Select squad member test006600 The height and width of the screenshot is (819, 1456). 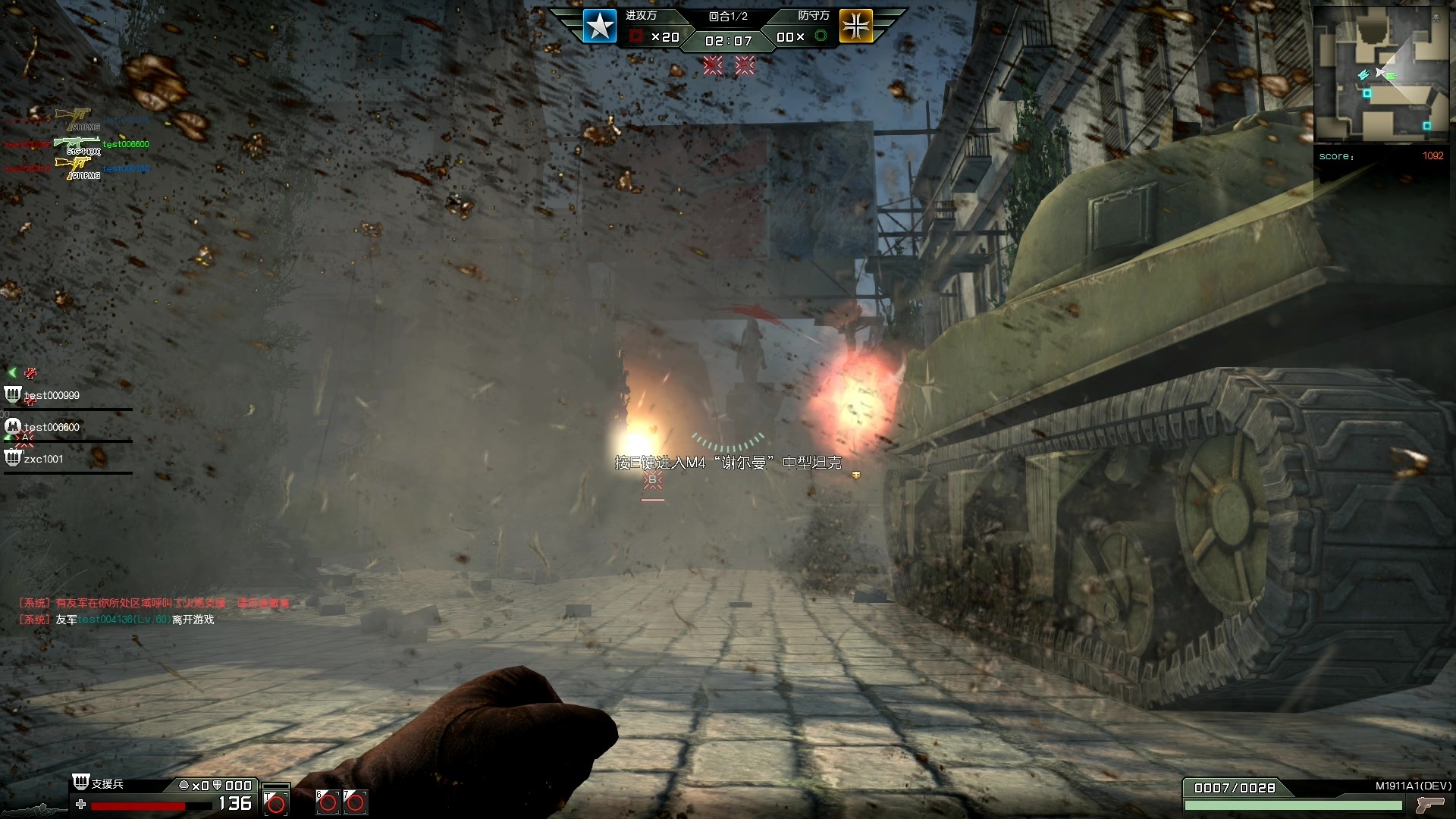pyautogui.click(x=52, y=427)
